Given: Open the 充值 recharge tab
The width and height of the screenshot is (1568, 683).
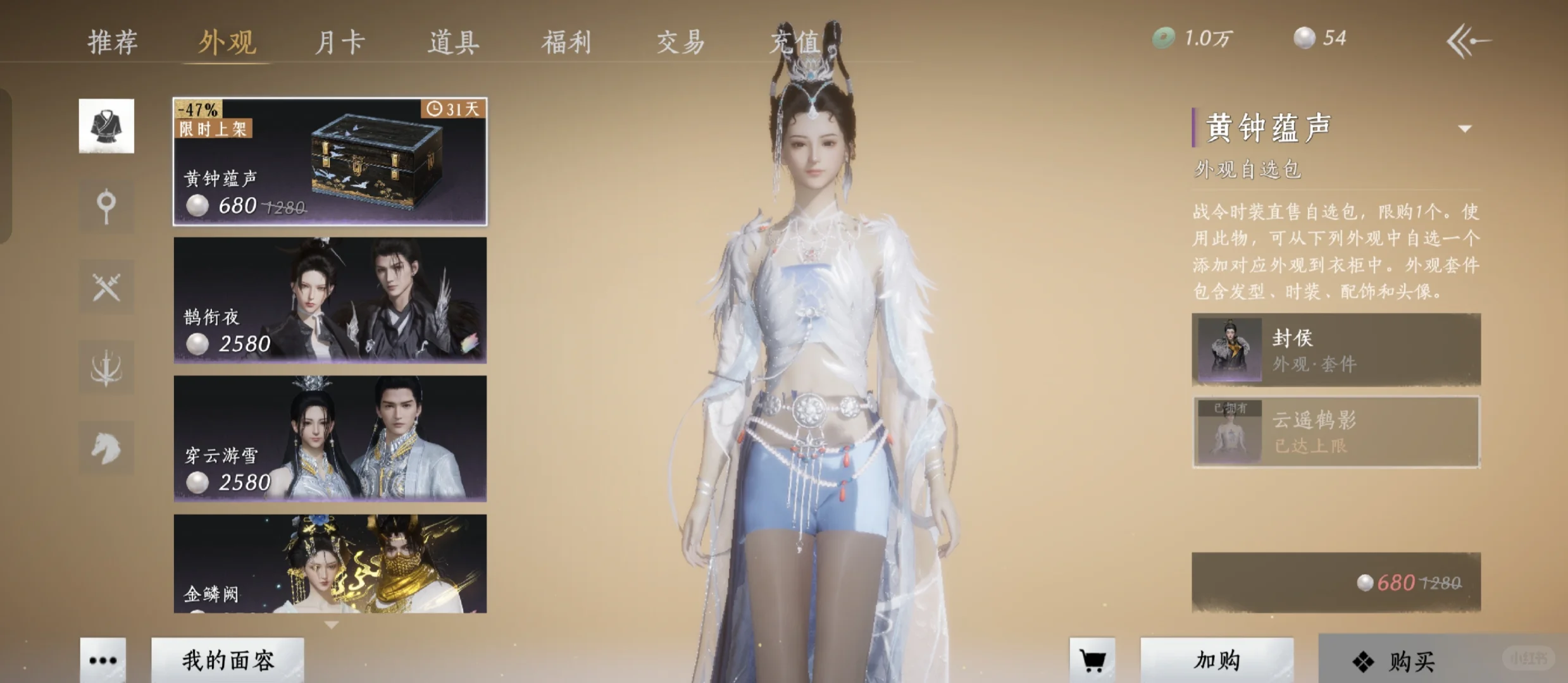Looking at the screenshot, I should tap(794, 41).
